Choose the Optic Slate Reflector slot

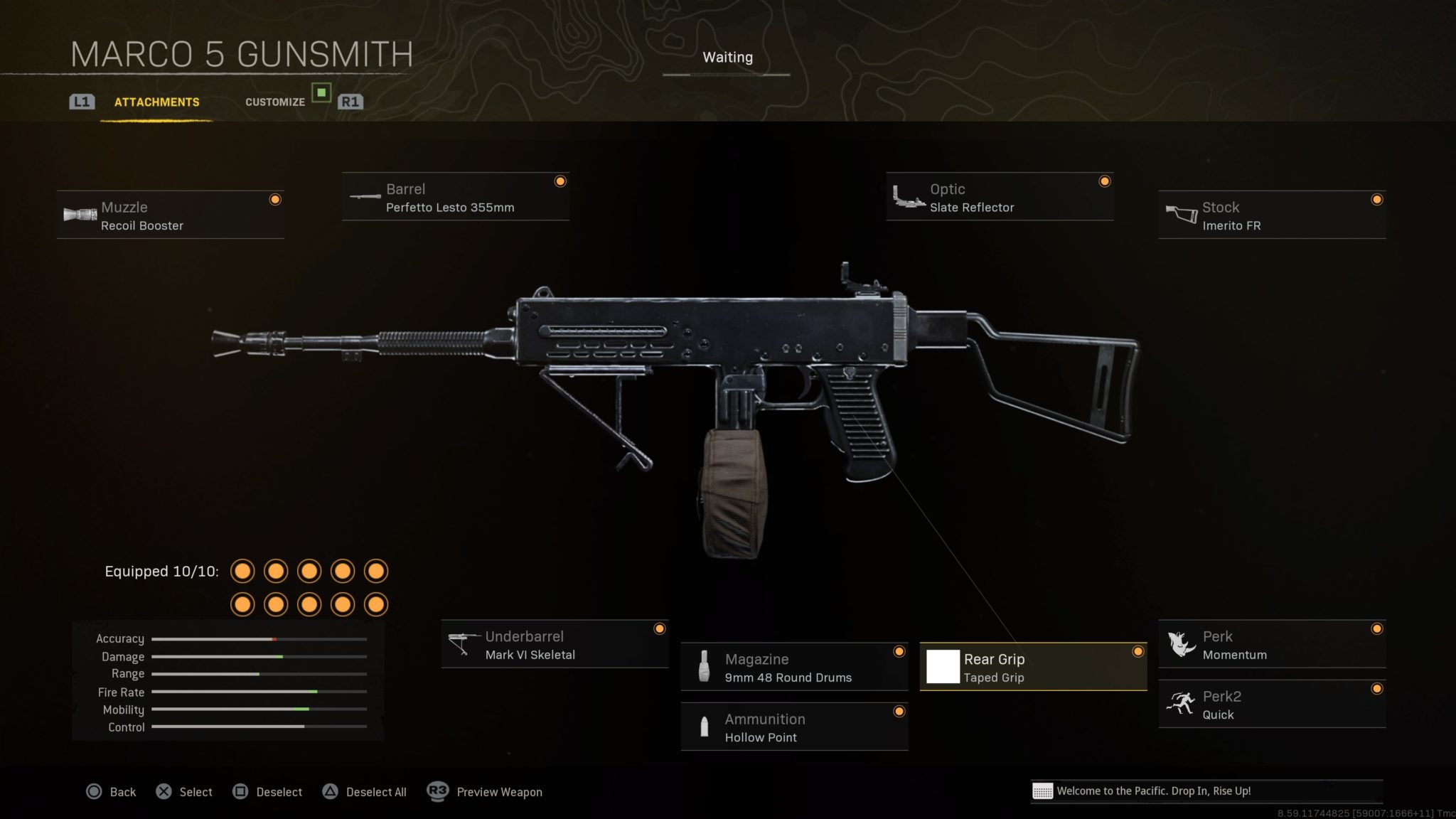(x=1000, y=198)
